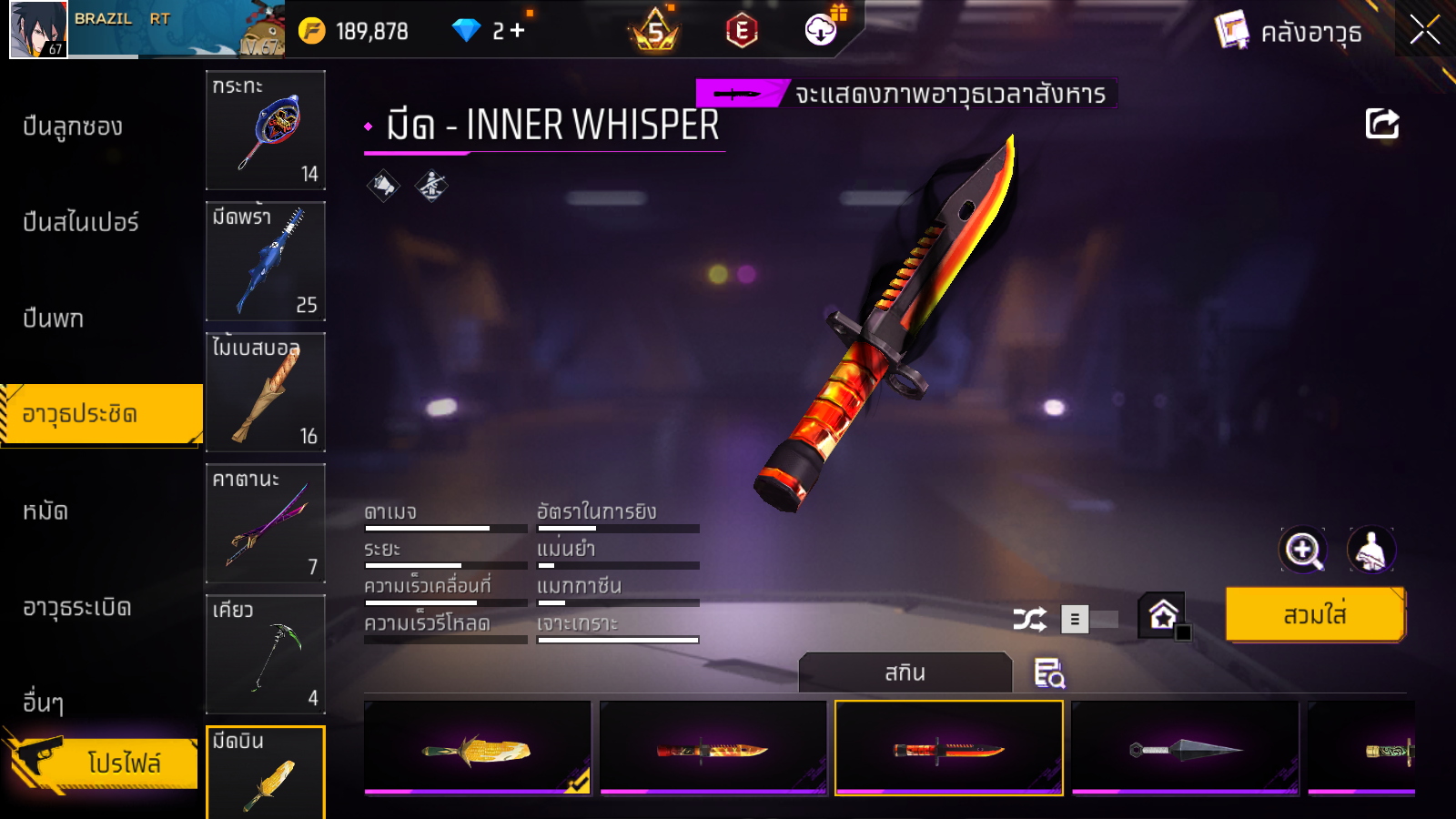Switch to the ปืนสไนเปอร์ sniper category
Screen dimensions: 1456x819
coord(81,222)
